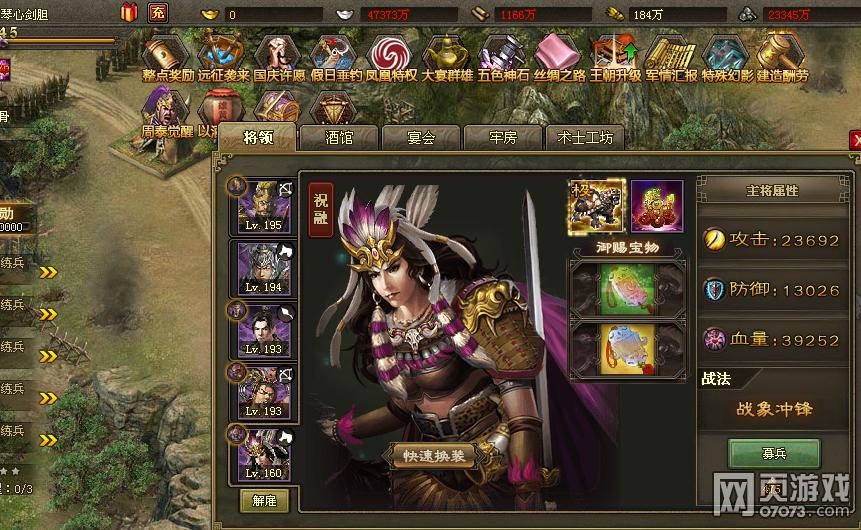Open the 建造酬劳 hammer icon
This screenshot has width=861, height=530.
[782, 58]
